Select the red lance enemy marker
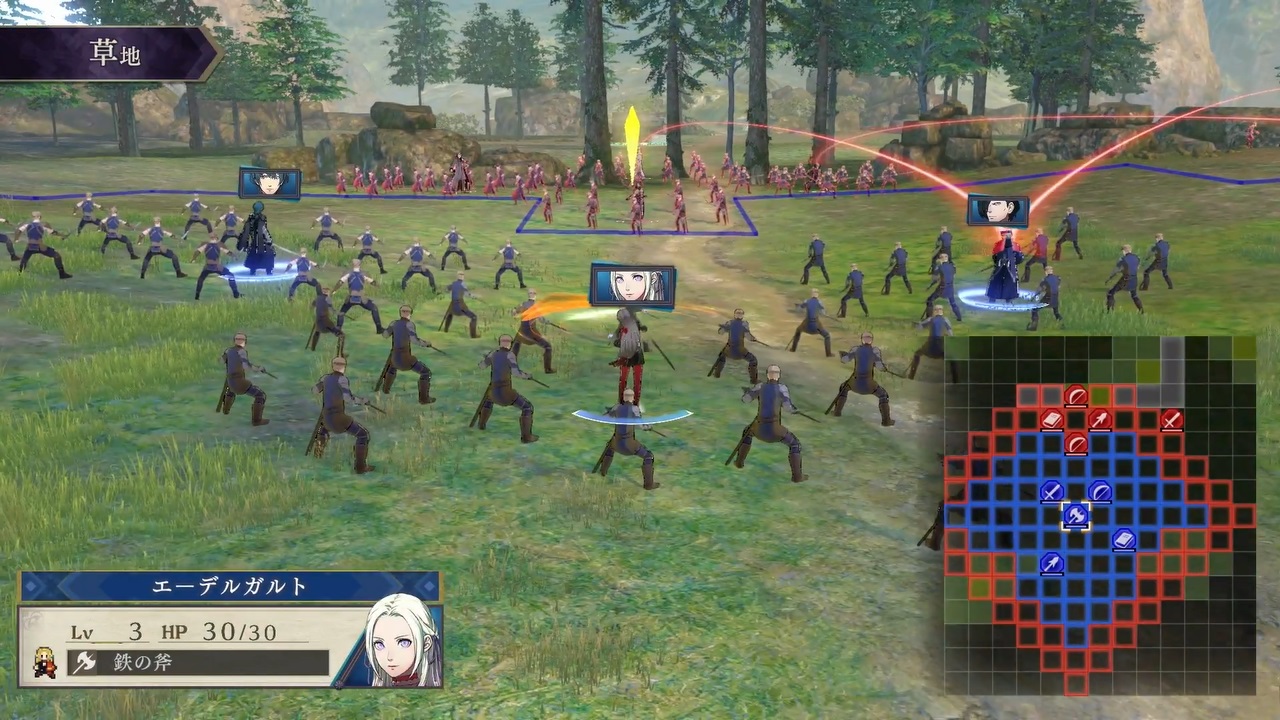 pos(1100,420)
